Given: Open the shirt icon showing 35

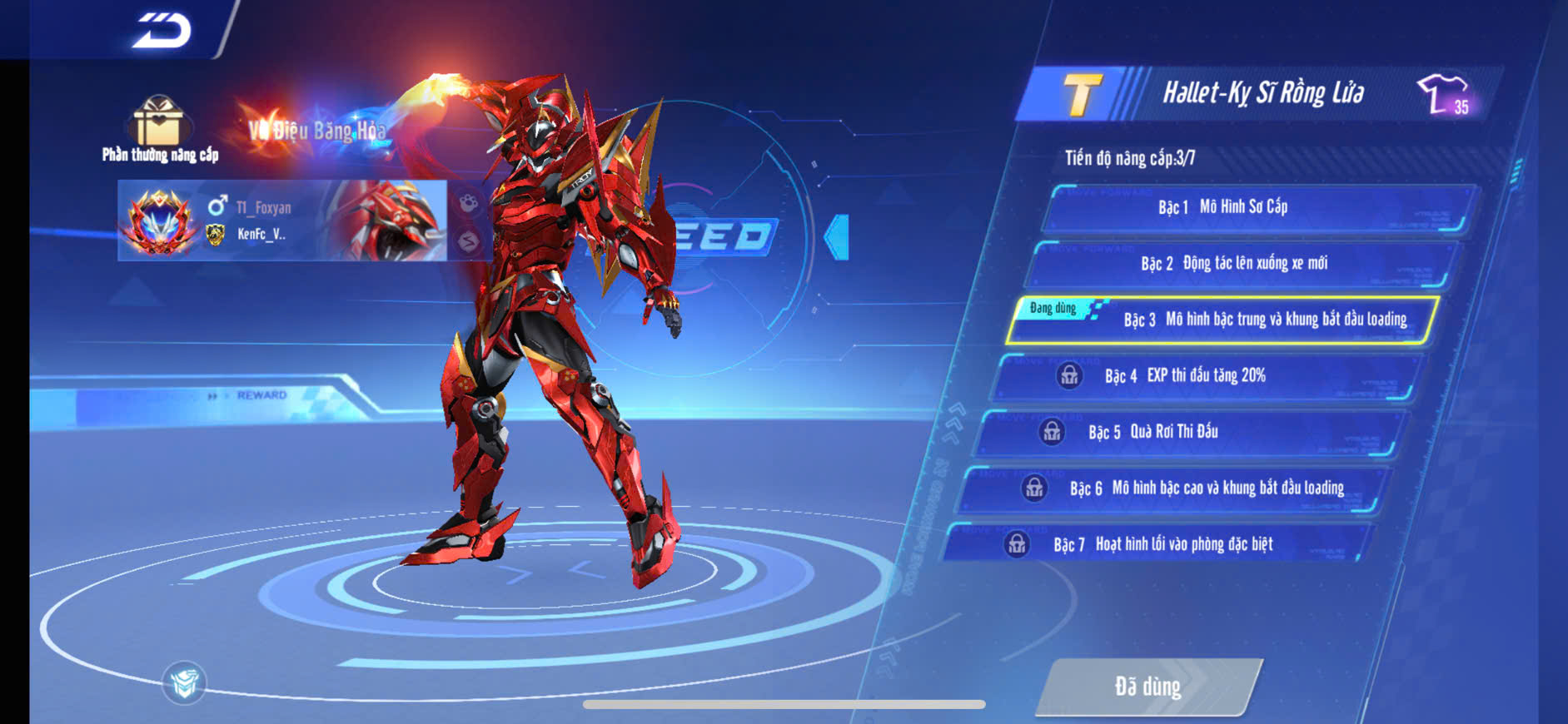Looking at the screenshot, I should point(1445,94).
